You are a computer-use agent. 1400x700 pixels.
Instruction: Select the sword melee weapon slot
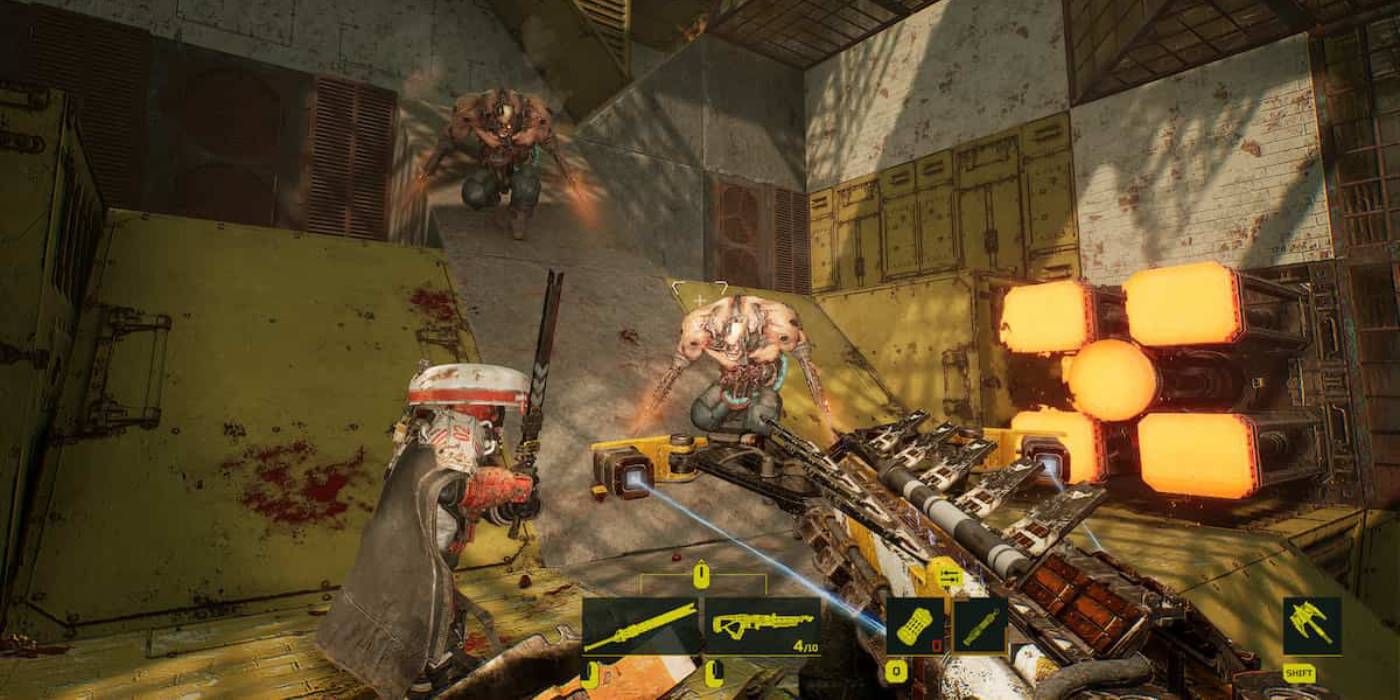641,626
